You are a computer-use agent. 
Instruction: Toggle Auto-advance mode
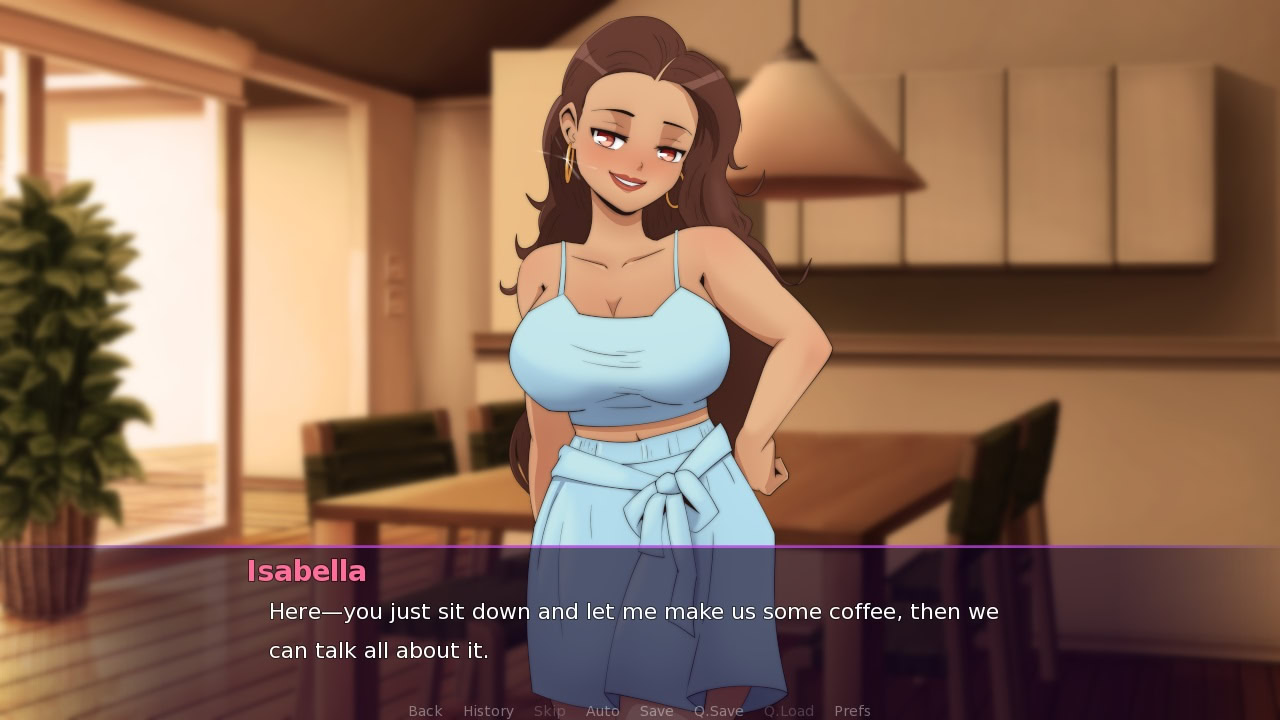coord(603,710)
